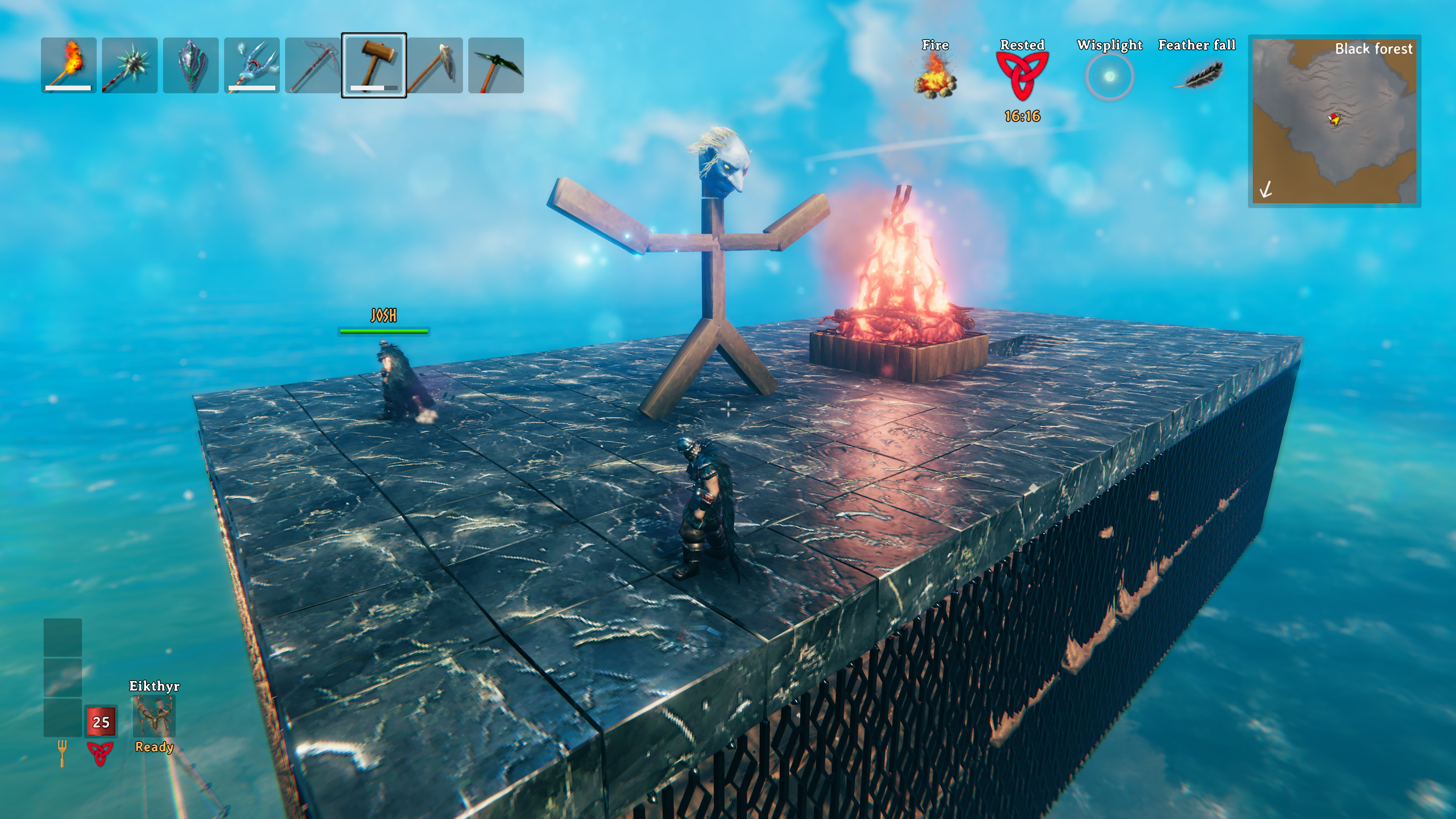
Task: Select the flaming torch hotbar slot
Action: (69, 65)
